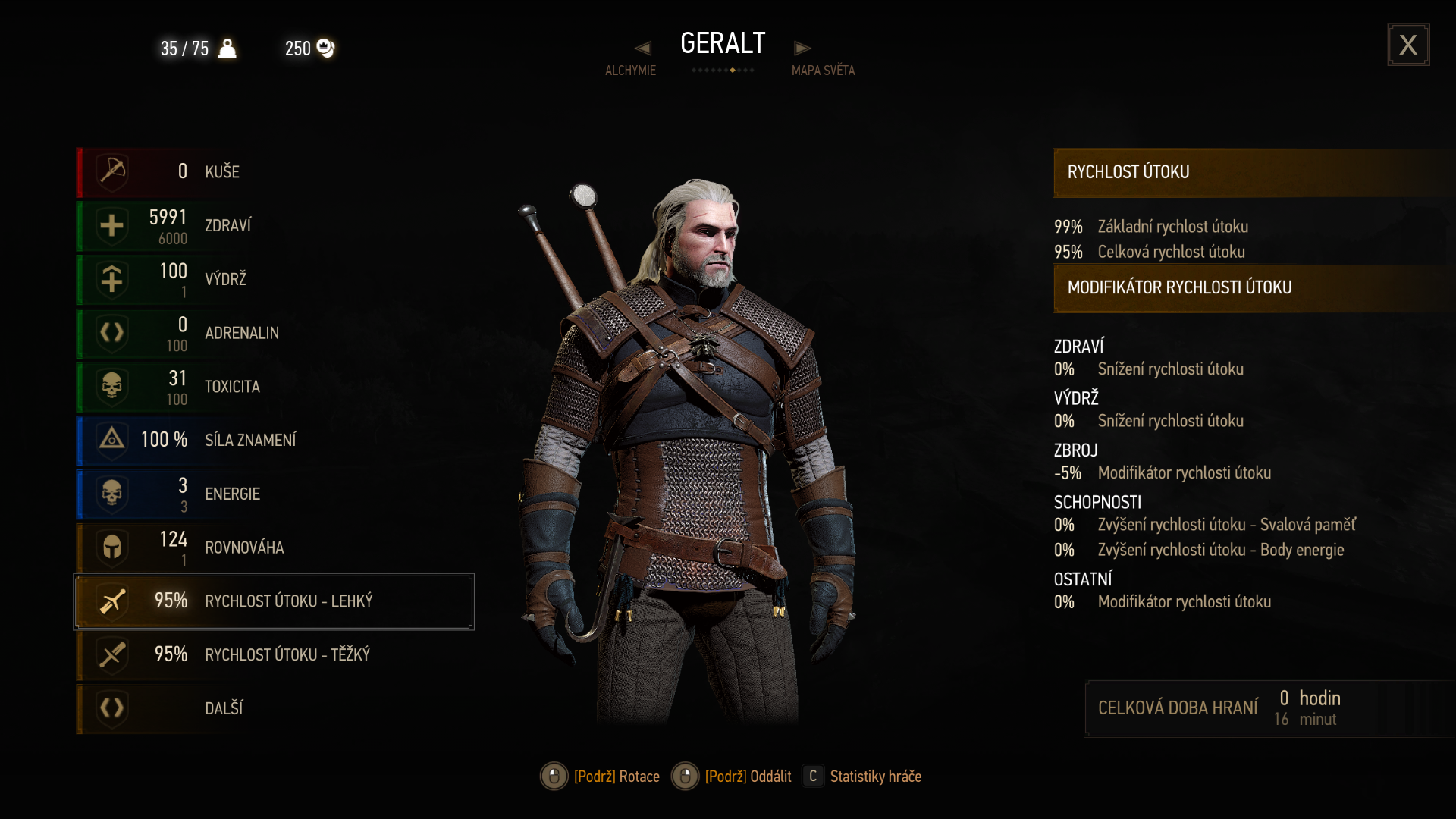Select Rychlost útoku - Lehký row
The image size is (1456, 819).
[273, 601]
